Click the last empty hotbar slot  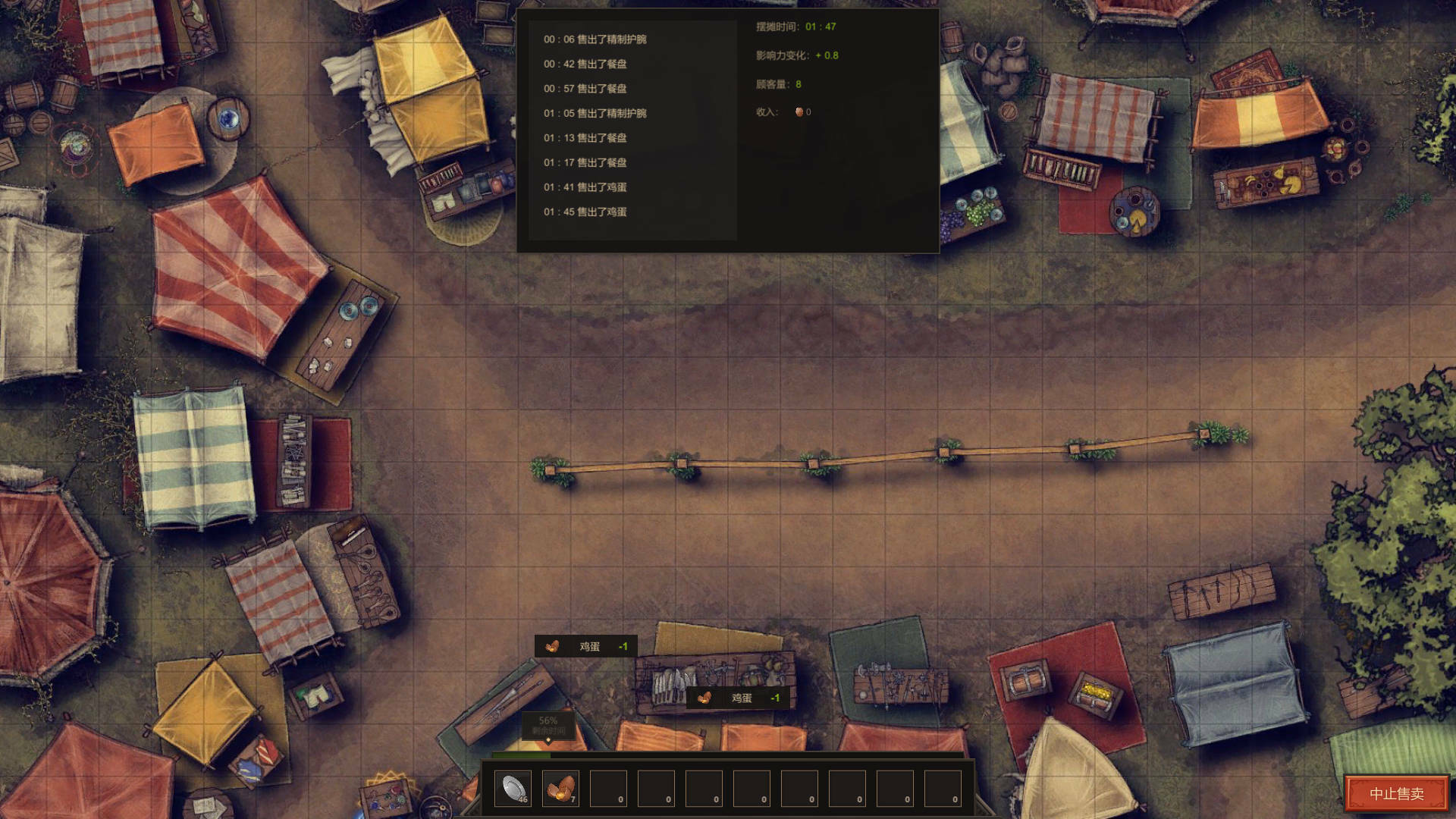click(x=942, y=788)
